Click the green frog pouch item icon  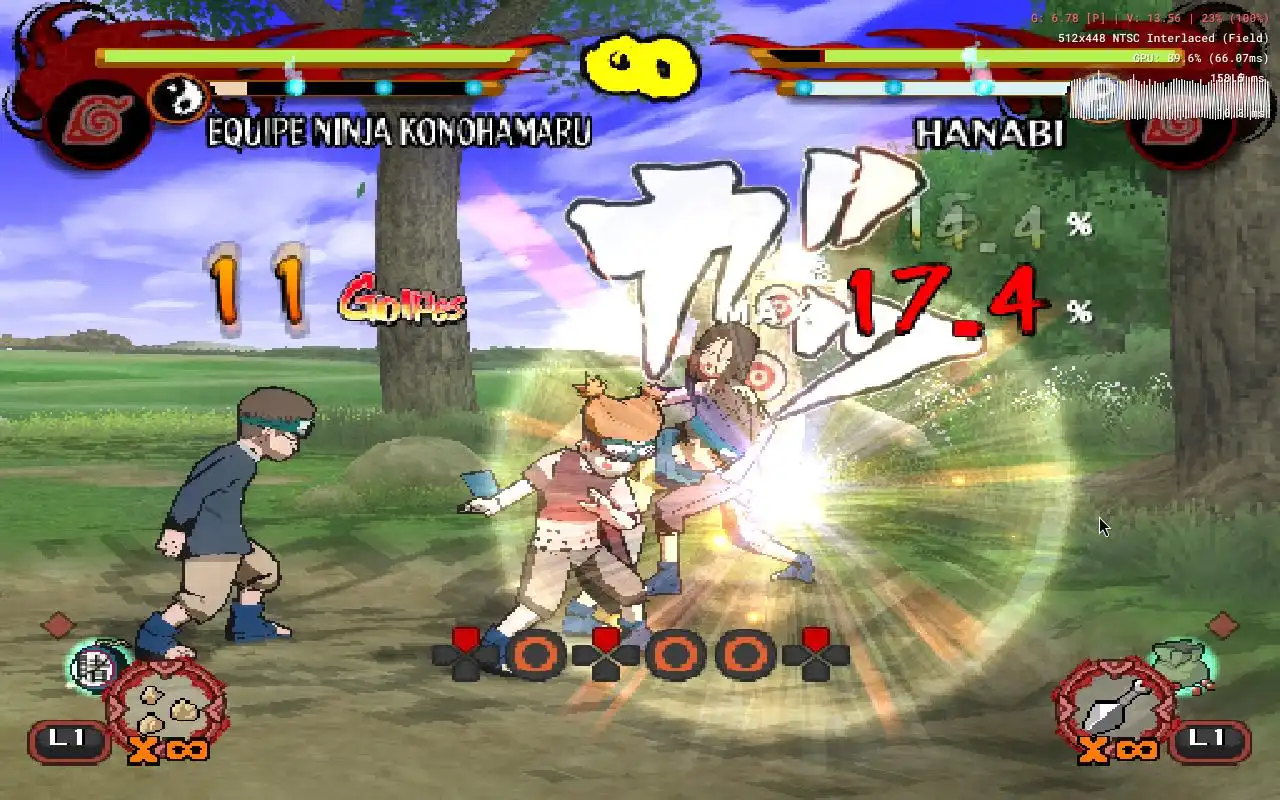pyautogui.click(x=1182, y=664)
